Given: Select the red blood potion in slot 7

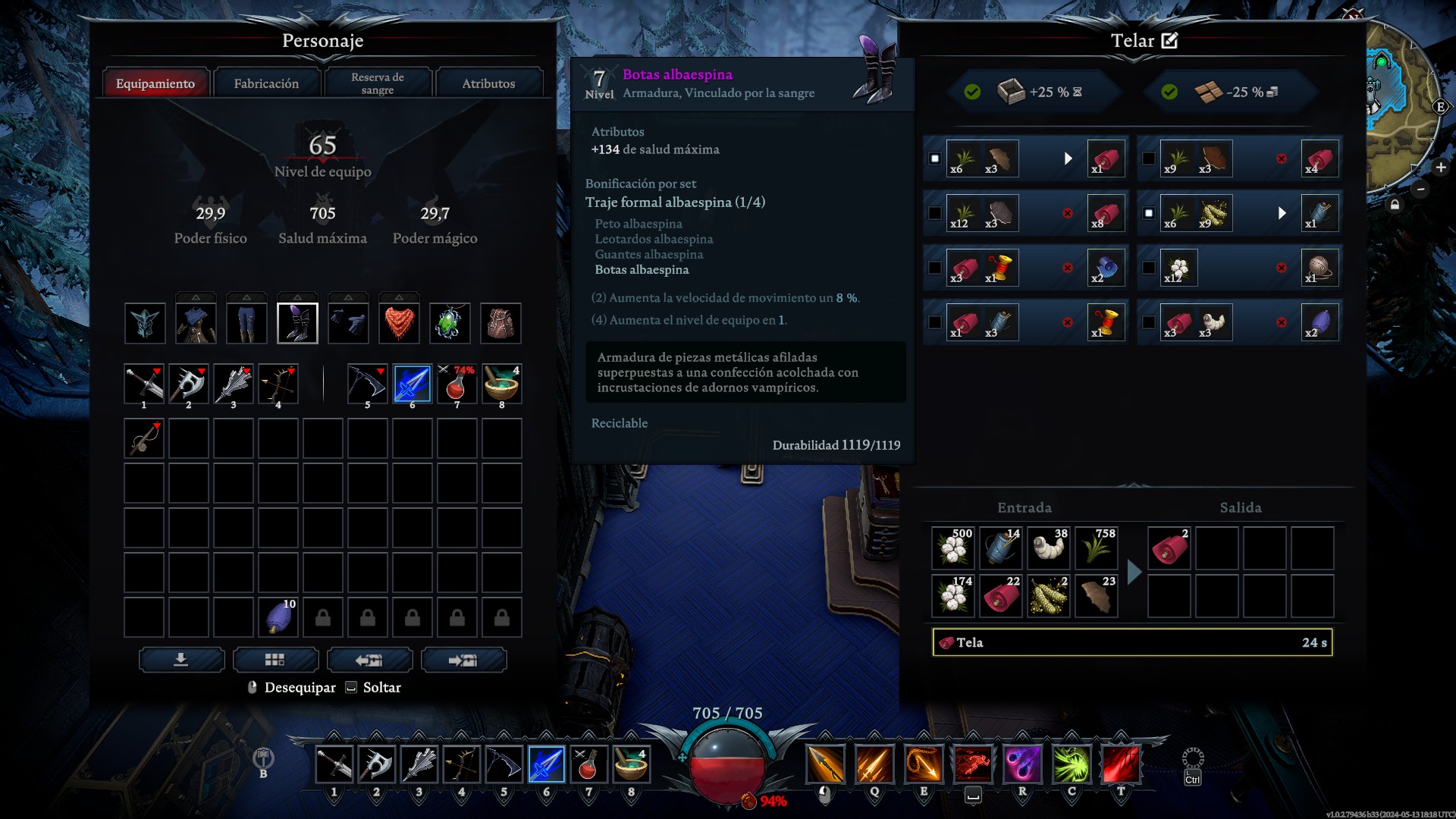Looking at the screenshot, I should point(457,384).
